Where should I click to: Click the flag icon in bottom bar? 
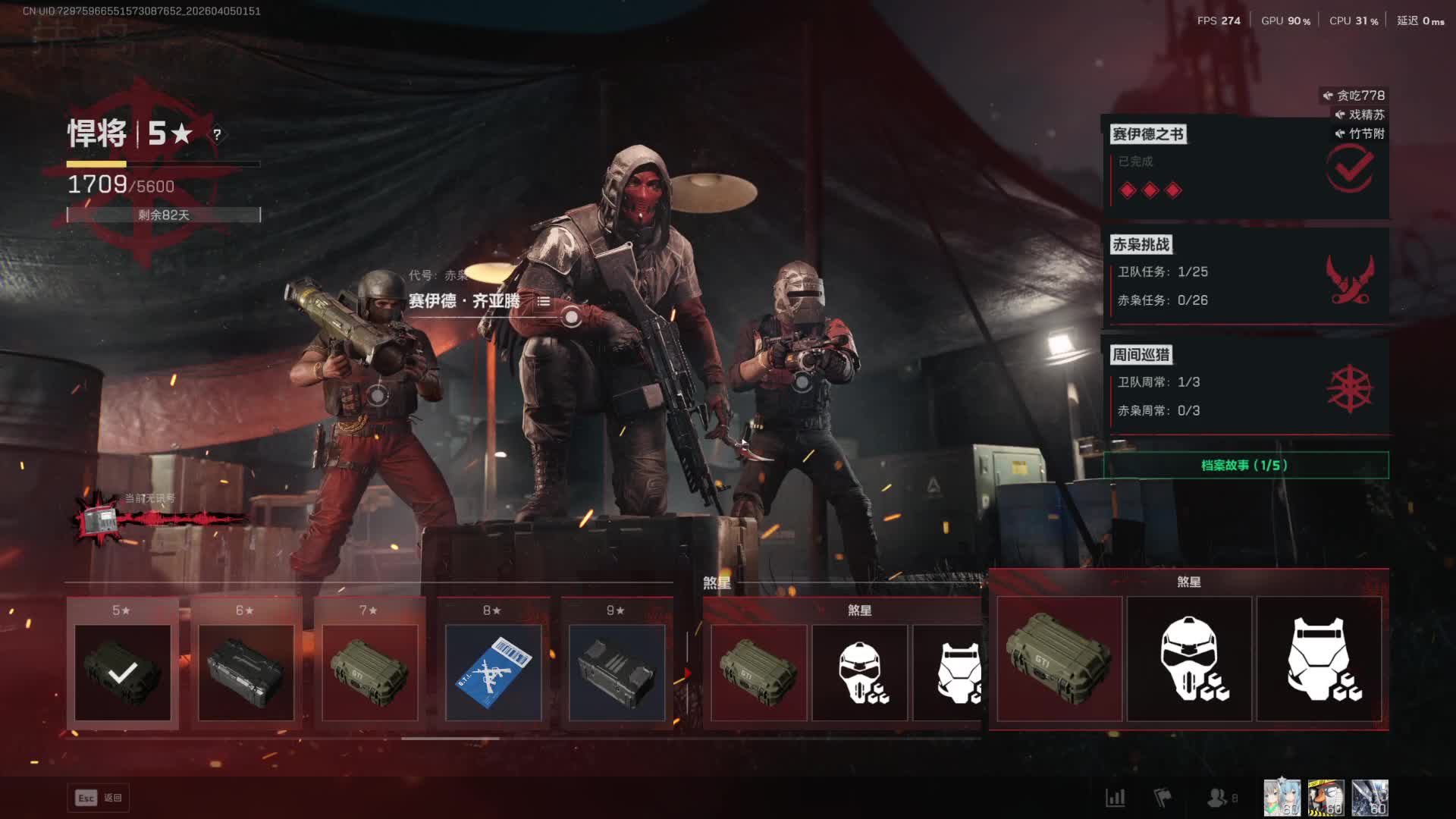click(1162, 798)
